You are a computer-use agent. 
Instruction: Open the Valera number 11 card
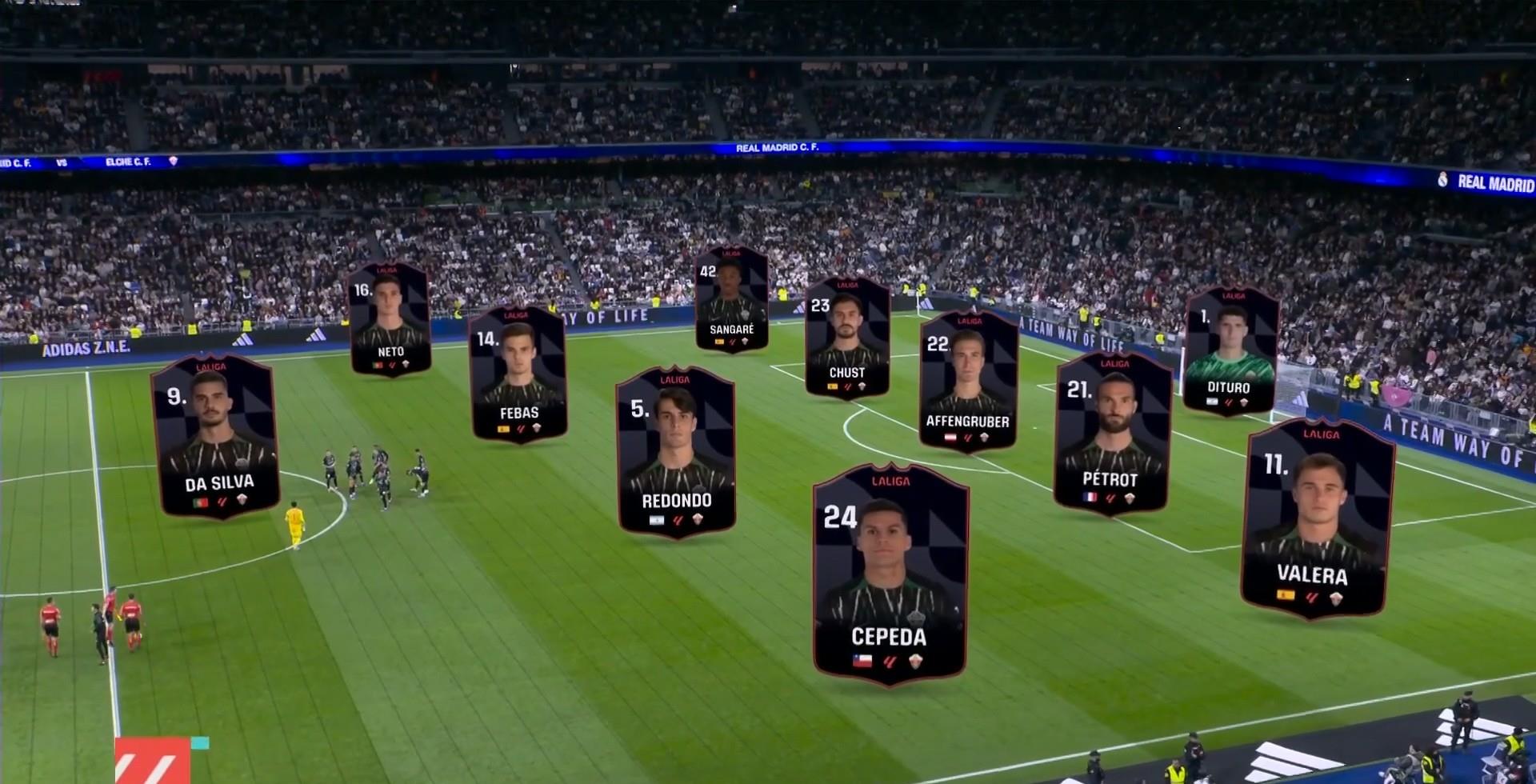[x=1316, y=518]
